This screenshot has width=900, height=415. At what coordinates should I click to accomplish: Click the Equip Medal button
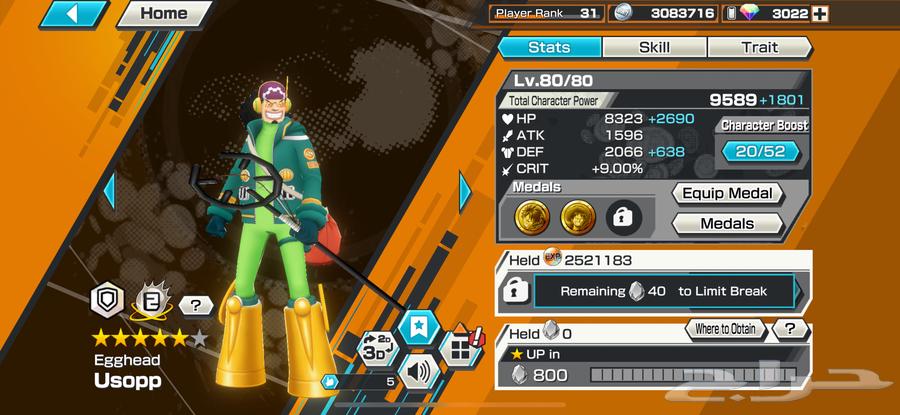pos(726,194)
